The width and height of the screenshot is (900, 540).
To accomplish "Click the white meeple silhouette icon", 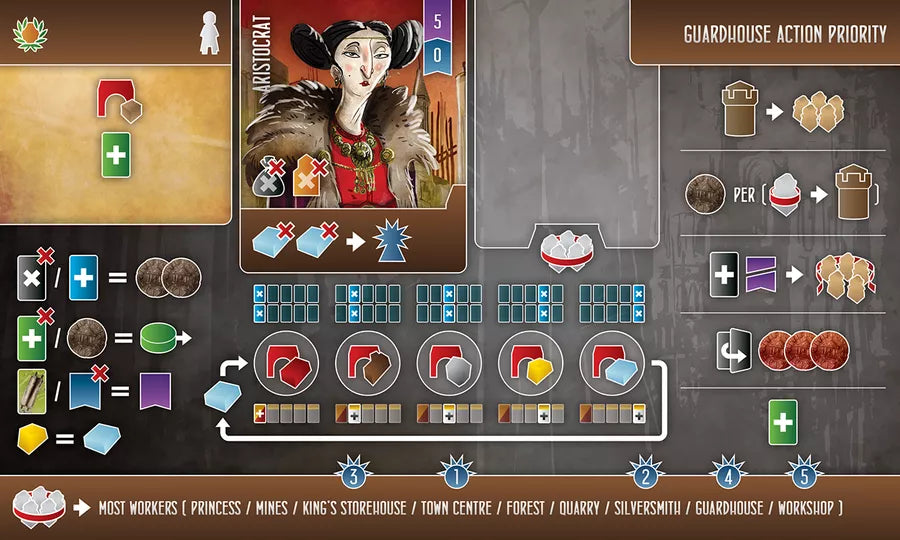I will pos(208,32).
